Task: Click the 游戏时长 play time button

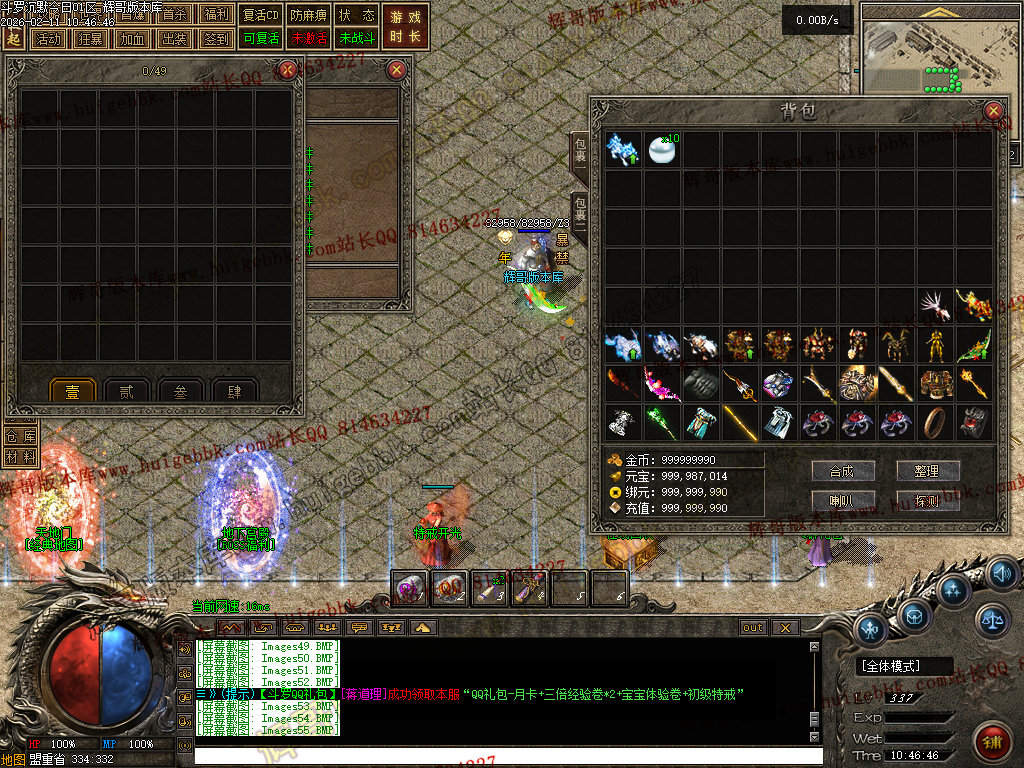Action: pyautogui.click(x=405, y=27)
